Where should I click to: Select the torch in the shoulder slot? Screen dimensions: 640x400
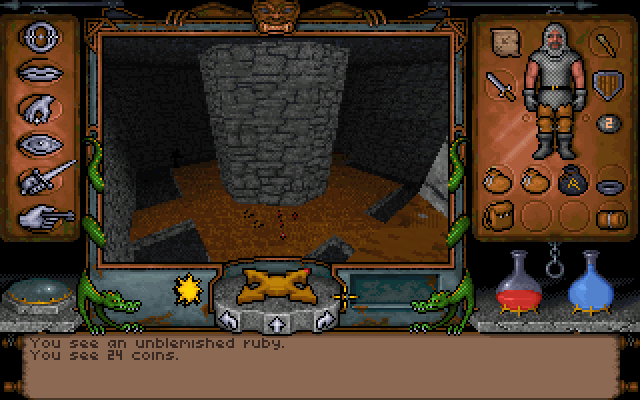605,43
